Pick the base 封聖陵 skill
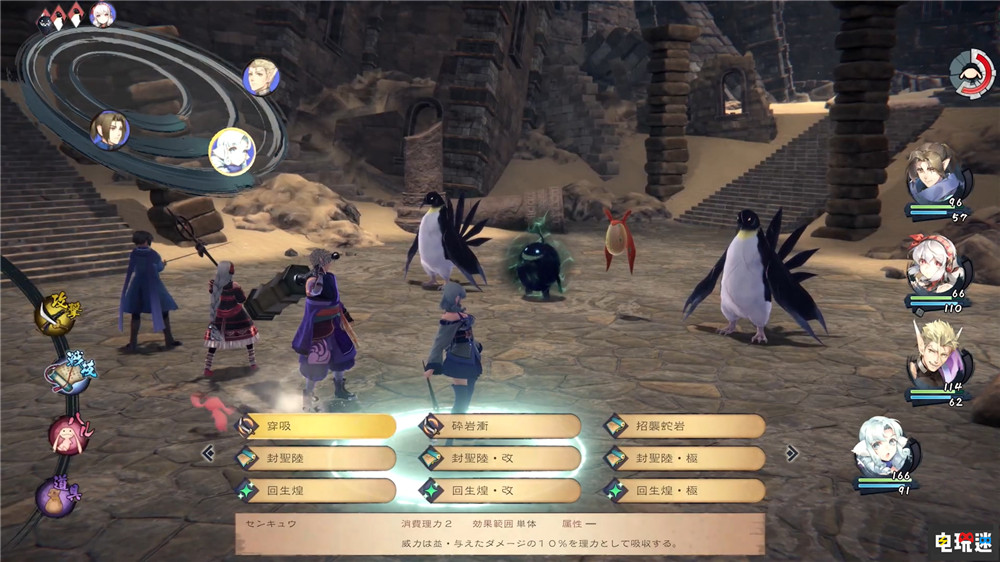The width and height of the screenshot is (1000, 562). tap(315, 458)
